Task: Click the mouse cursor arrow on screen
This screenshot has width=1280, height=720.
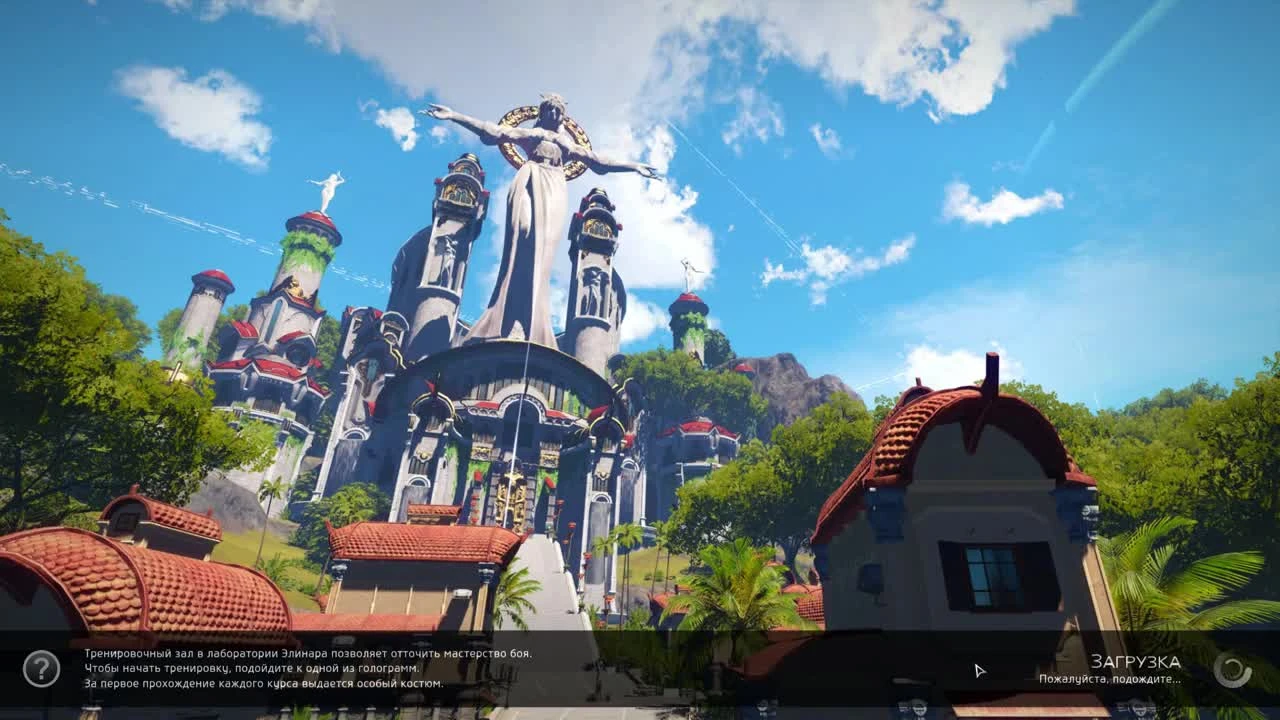Action: pos(978,670)
